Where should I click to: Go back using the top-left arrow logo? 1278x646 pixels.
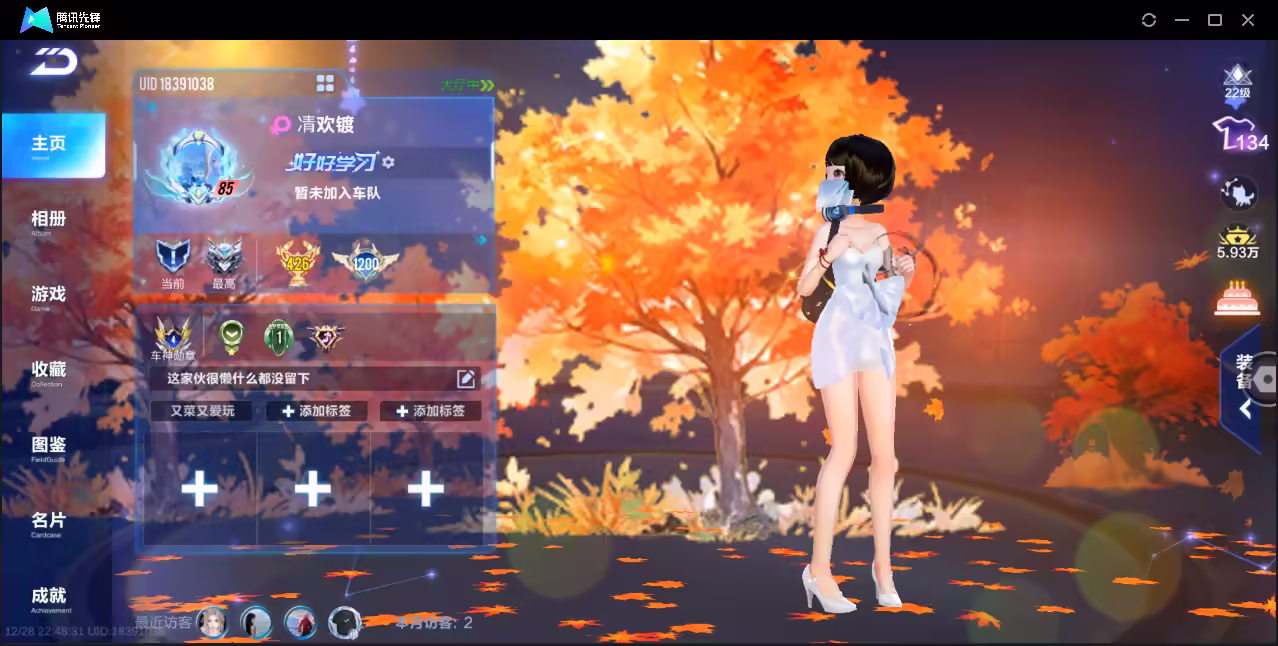(52, 62)
